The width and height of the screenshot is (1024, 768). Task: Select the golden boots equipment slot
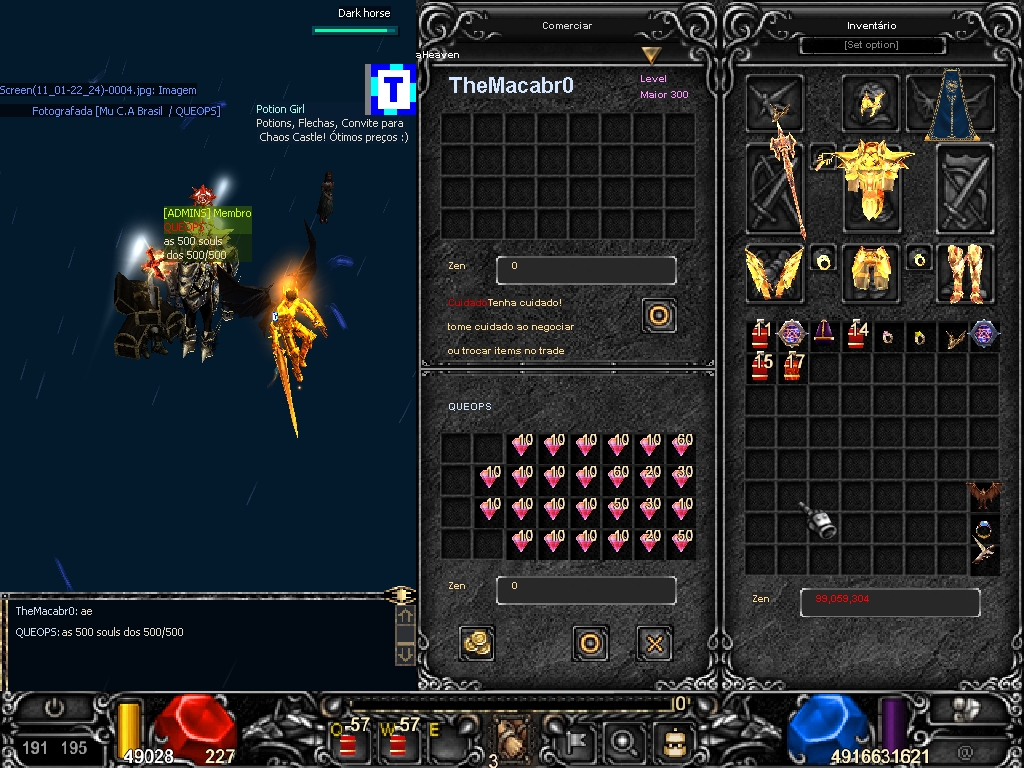click(964, 272)
